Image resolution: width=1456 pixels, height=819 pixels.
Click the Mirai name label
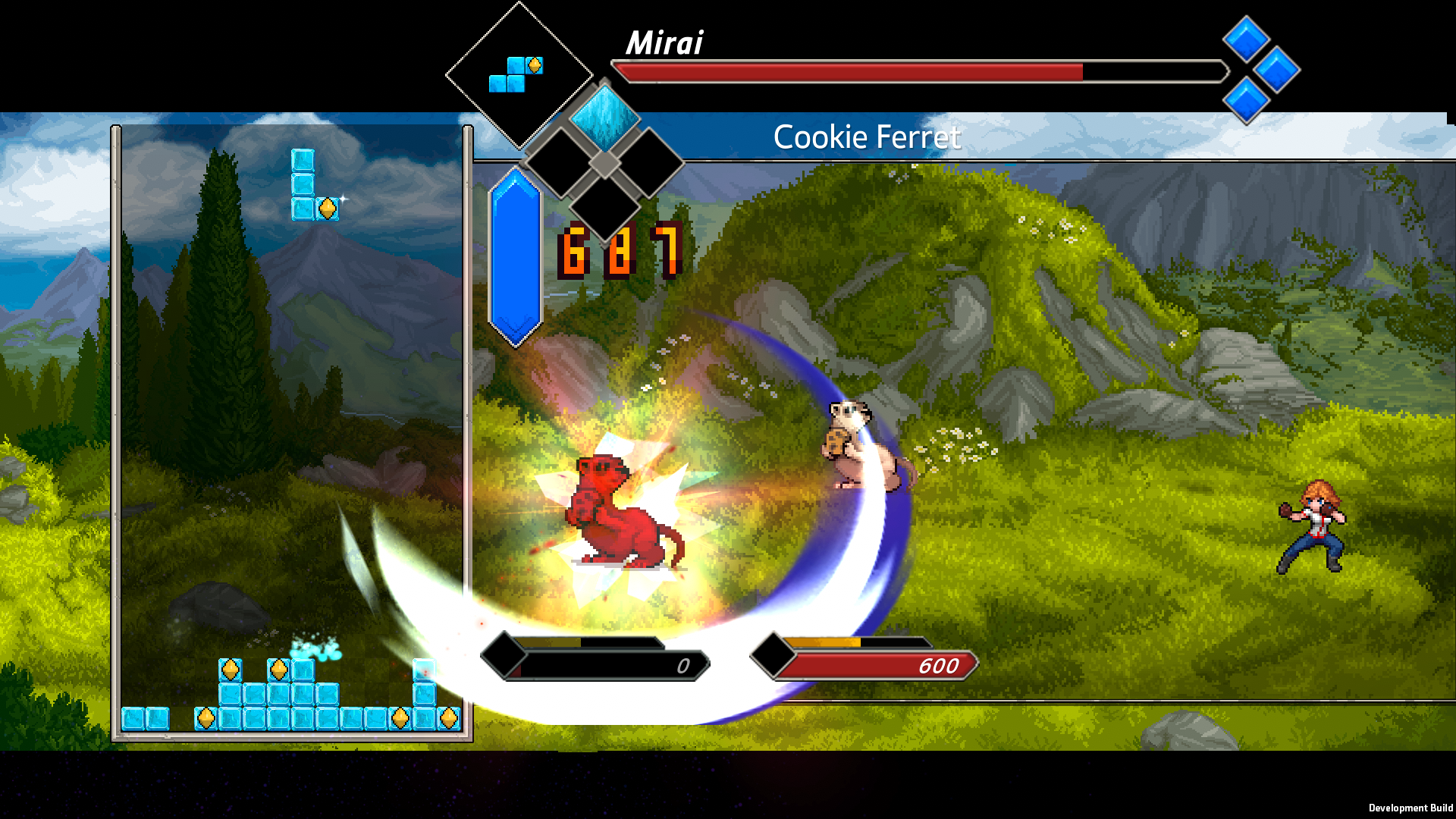664,44
